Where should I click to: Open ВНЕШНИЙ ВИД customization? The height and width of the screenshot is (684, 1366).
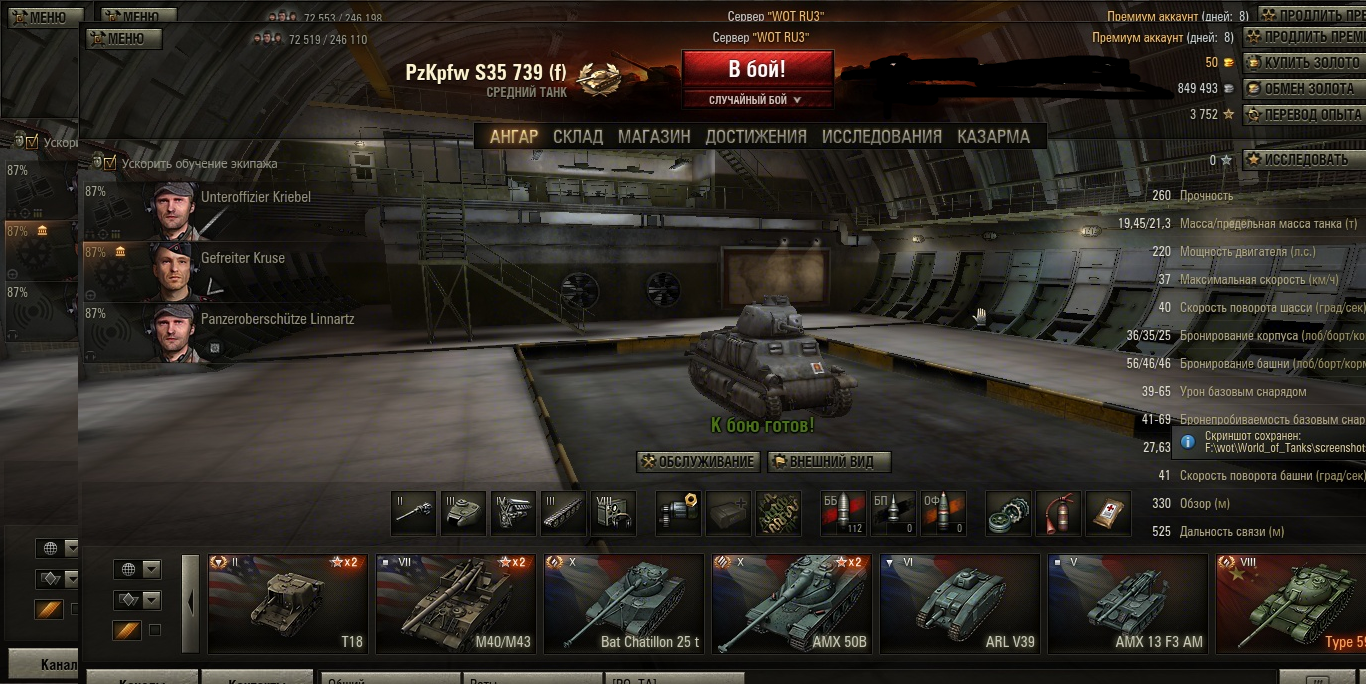[829, 462]
